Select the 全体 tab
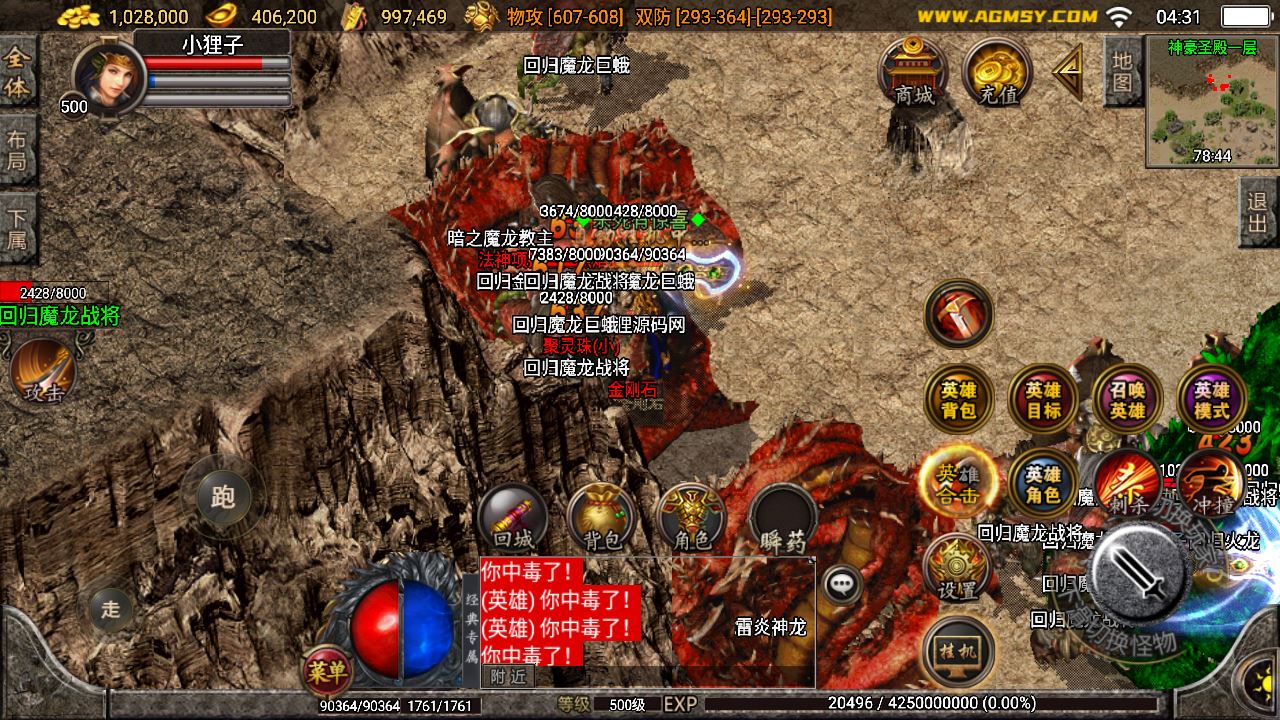Image resolution: width=1280 pixels, height=720 pixels. (18, 72)
